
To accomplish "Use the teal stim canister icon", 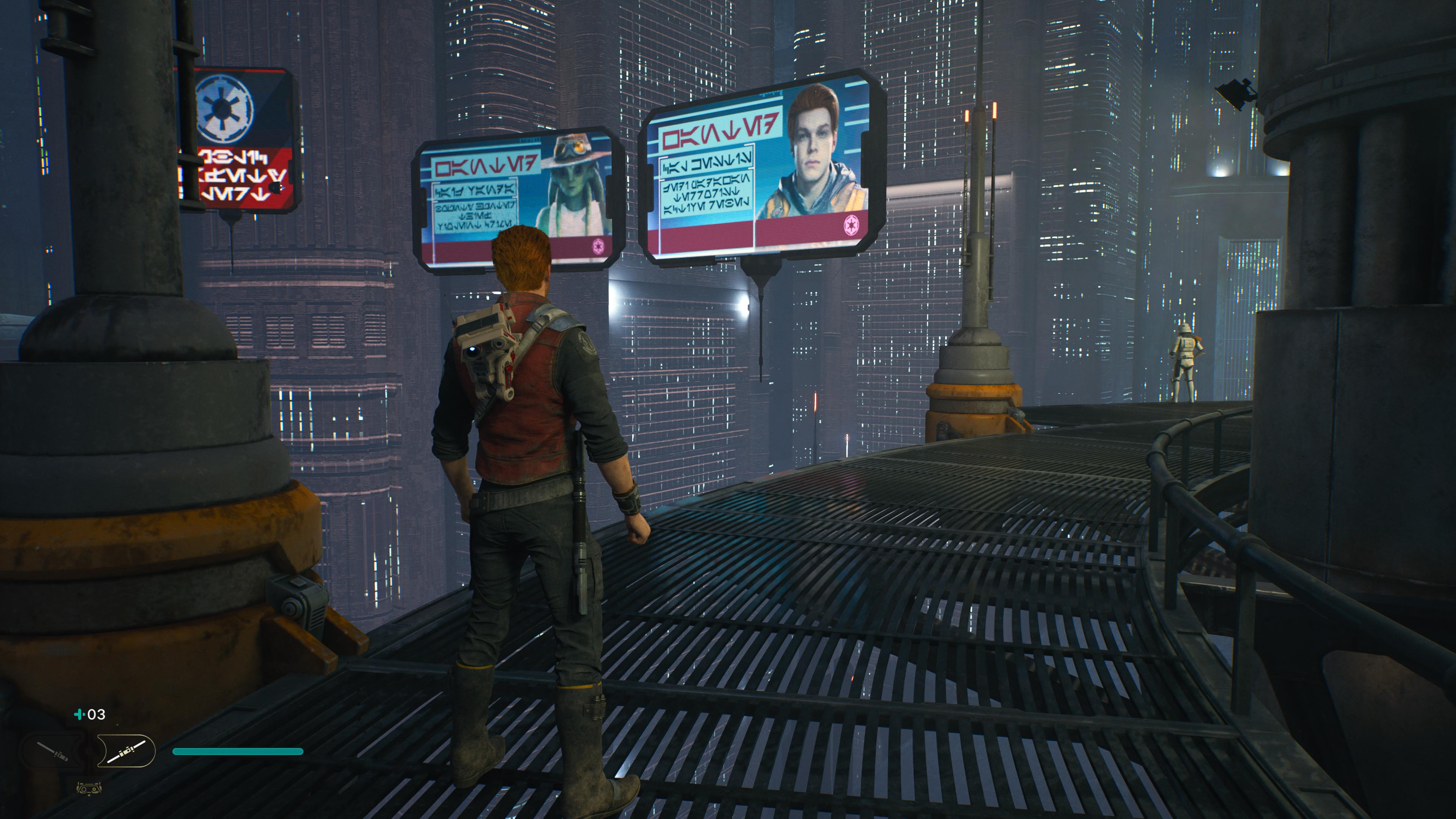I will (79, 714).
